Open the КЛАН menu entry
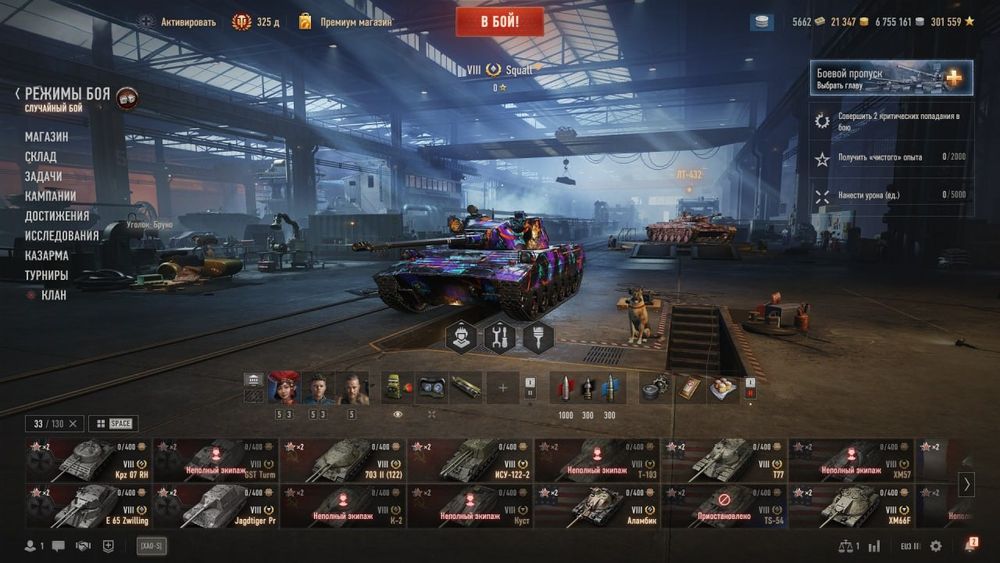 (x=53, y=295)
